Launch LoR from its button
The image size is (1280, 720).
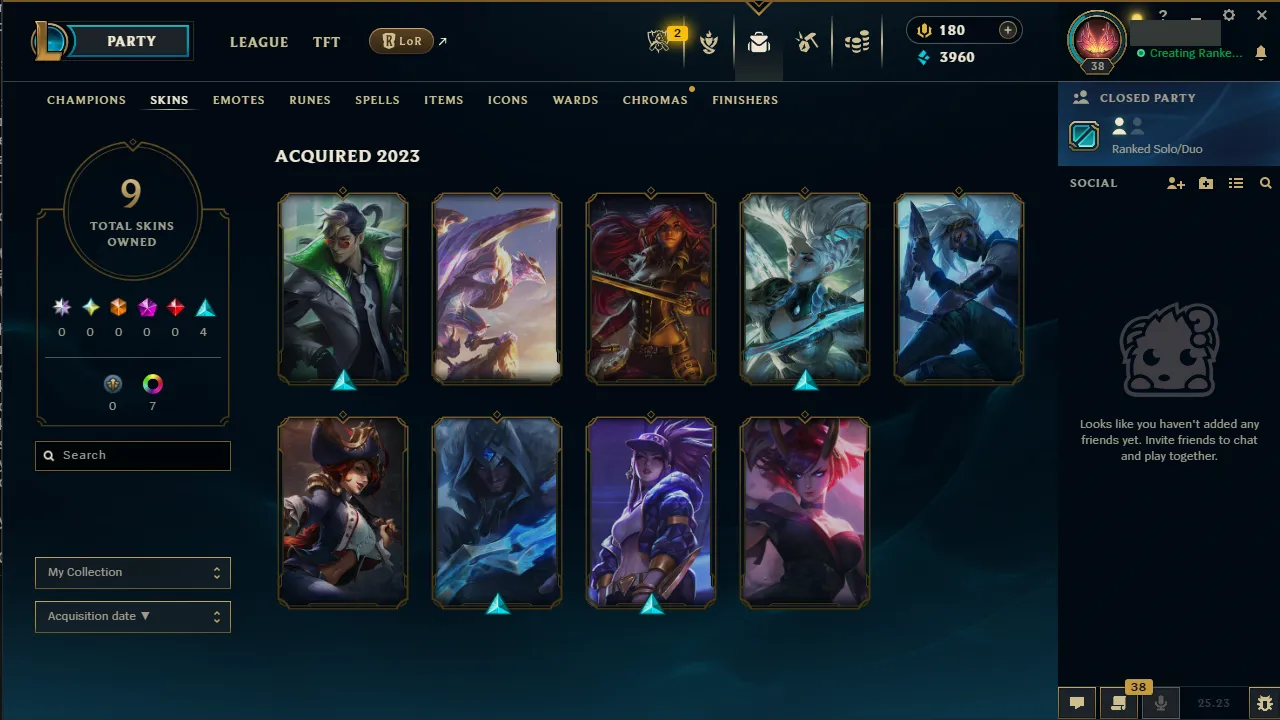pyautogui.click(x=401, y=41)
